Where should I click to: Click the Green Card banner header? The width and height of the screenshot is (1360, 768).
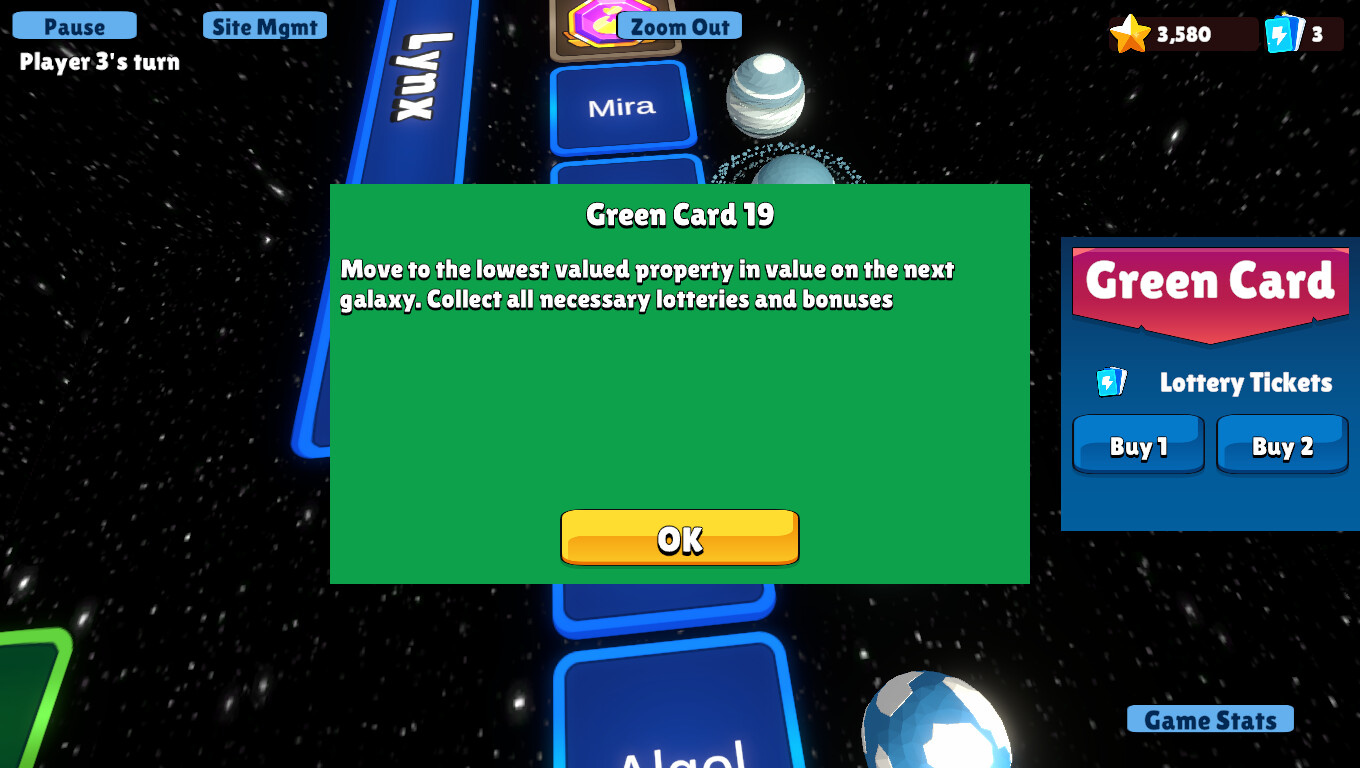(x=1210, y=283)
